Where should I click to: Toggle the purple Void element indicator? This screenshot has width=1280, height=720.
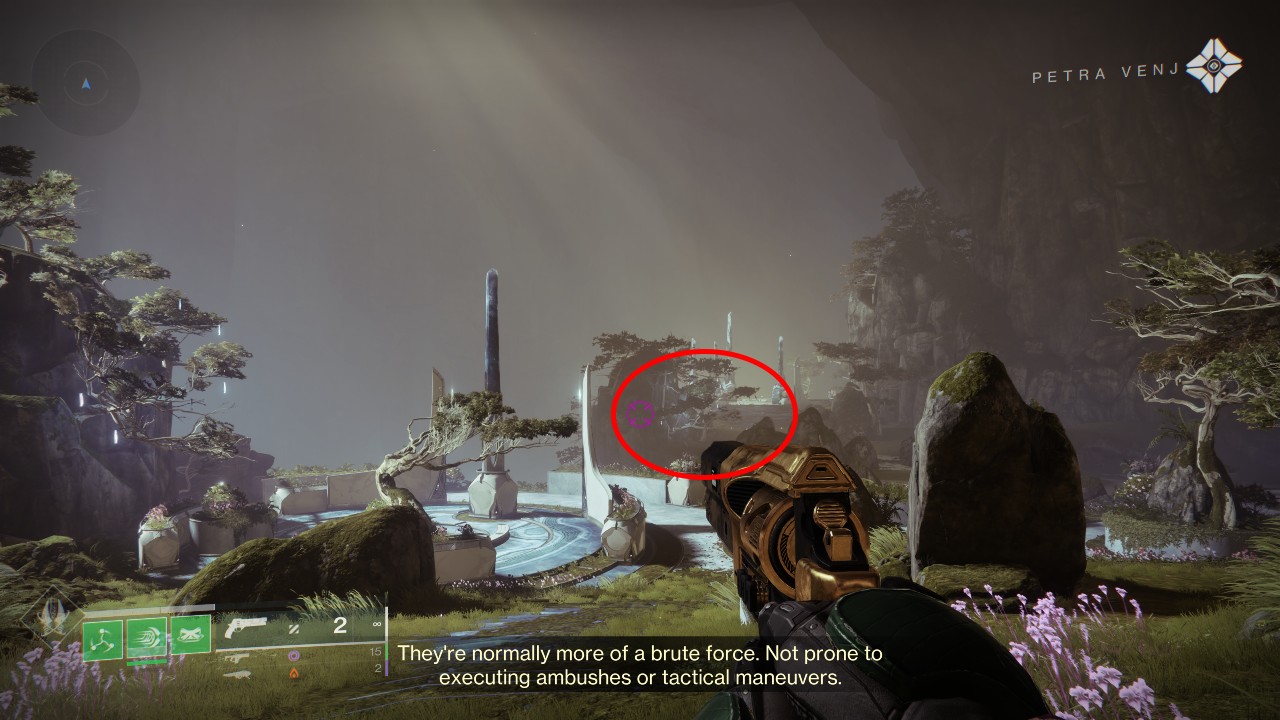pos(294,656)
